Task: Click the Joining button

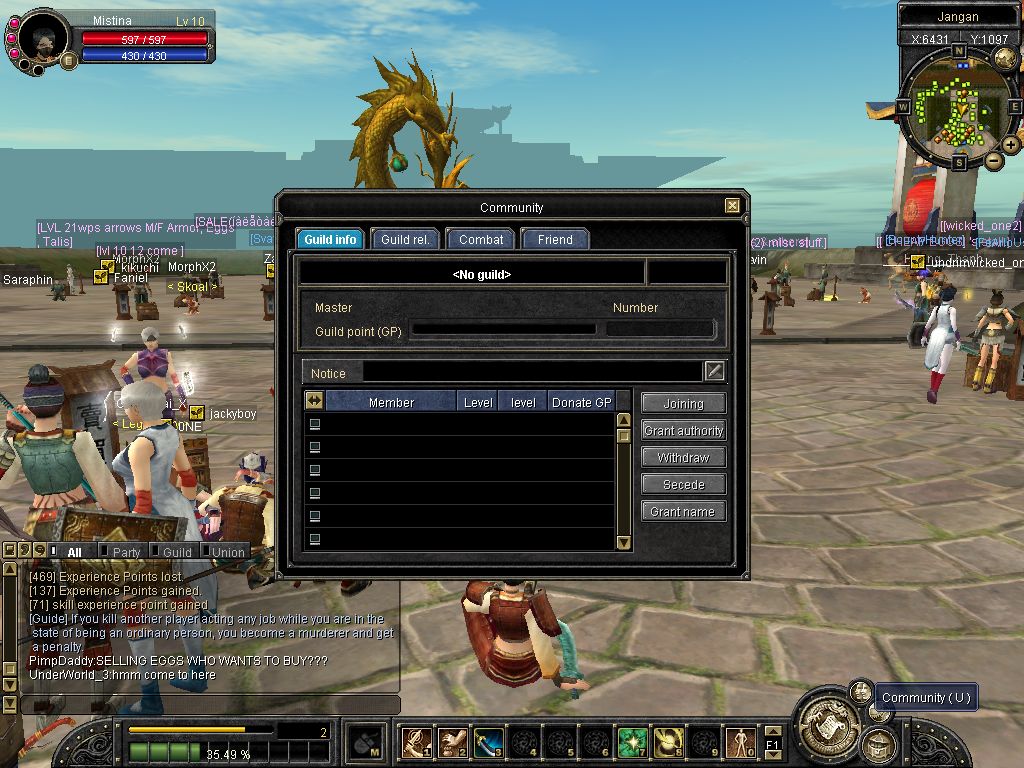Action: [x=683, y=404]
